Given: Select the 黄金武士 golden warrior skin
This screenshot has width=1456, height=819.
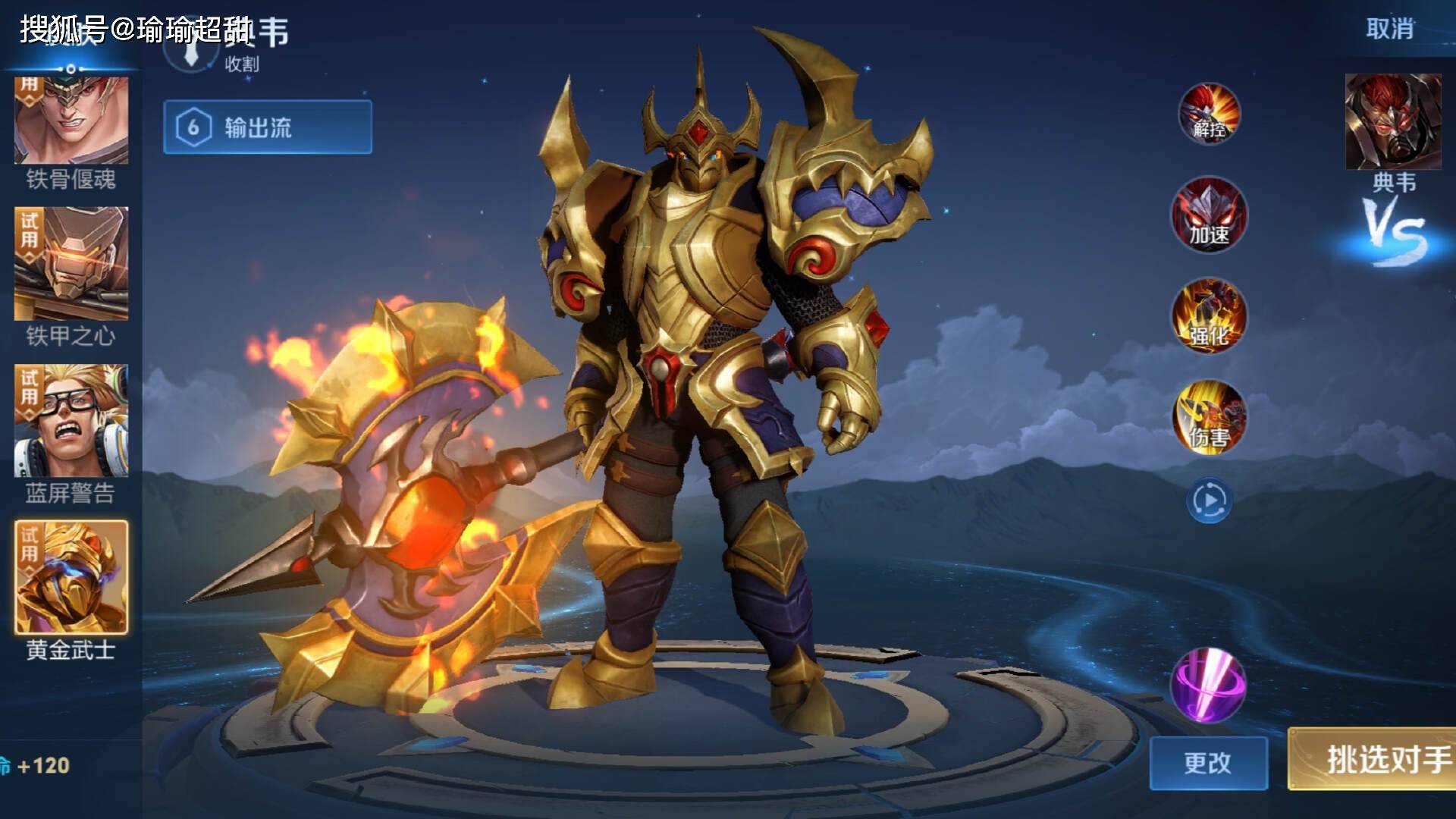Looking at the screenshot, I should point(71,578).
